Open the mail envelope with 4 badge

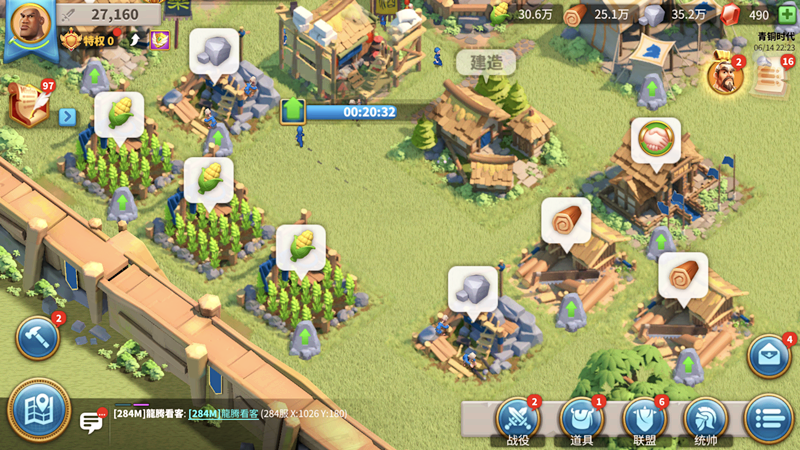pyautogui.click(x=769, y=357)
